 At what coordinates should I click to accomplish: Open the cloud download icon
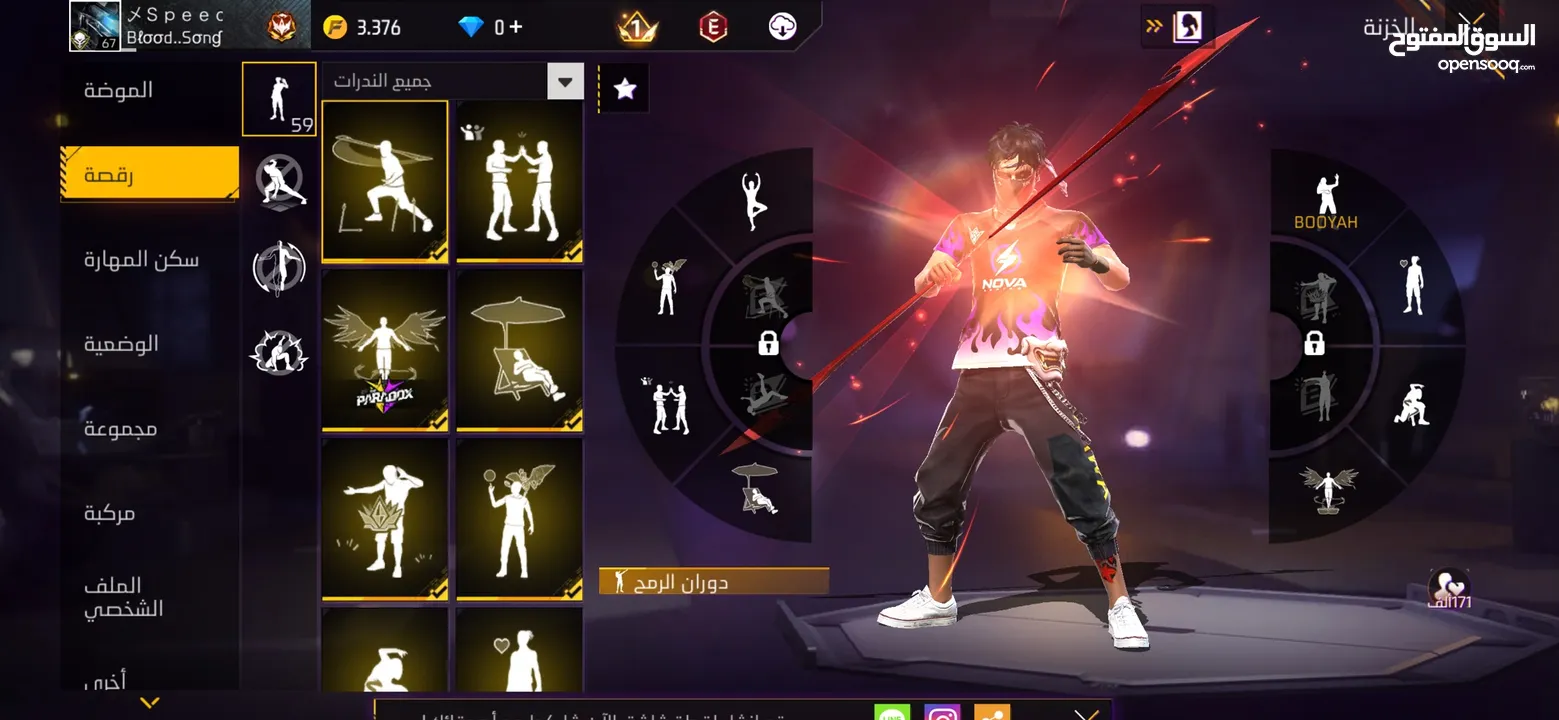[782, 27]
